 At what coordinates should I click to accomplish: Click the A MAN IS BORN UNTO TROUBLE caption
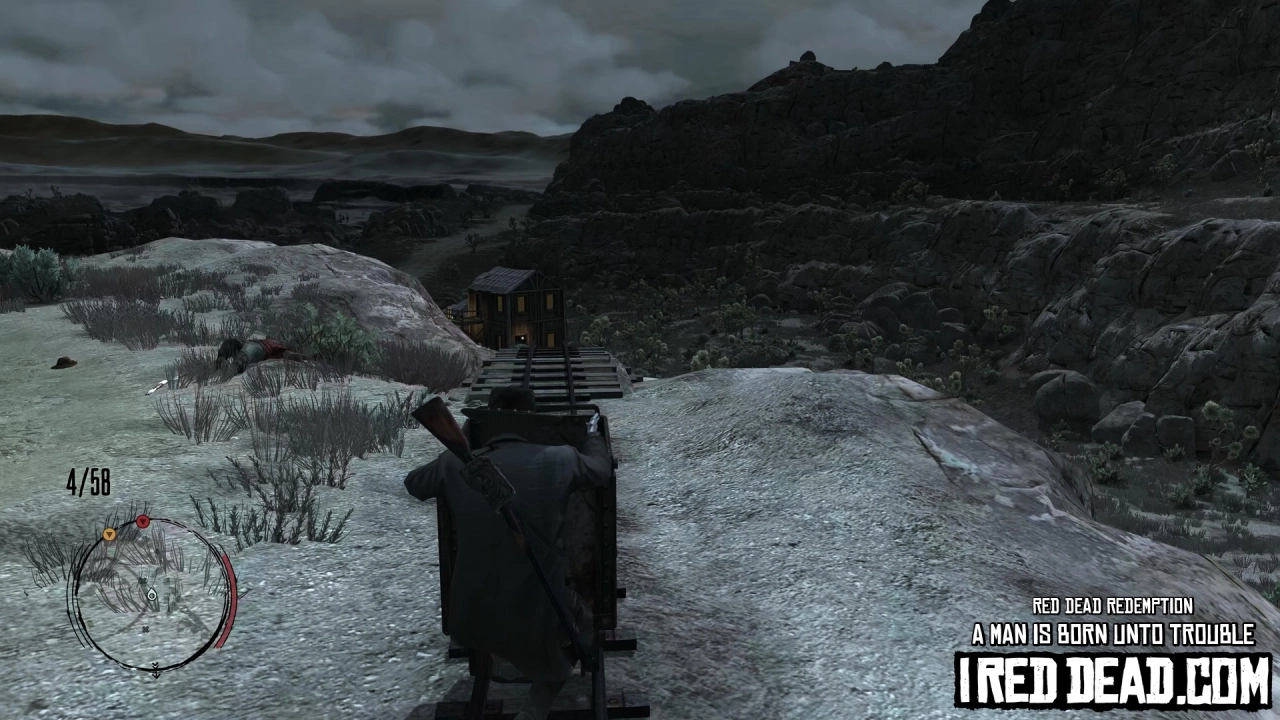[x=1112, y=633]
